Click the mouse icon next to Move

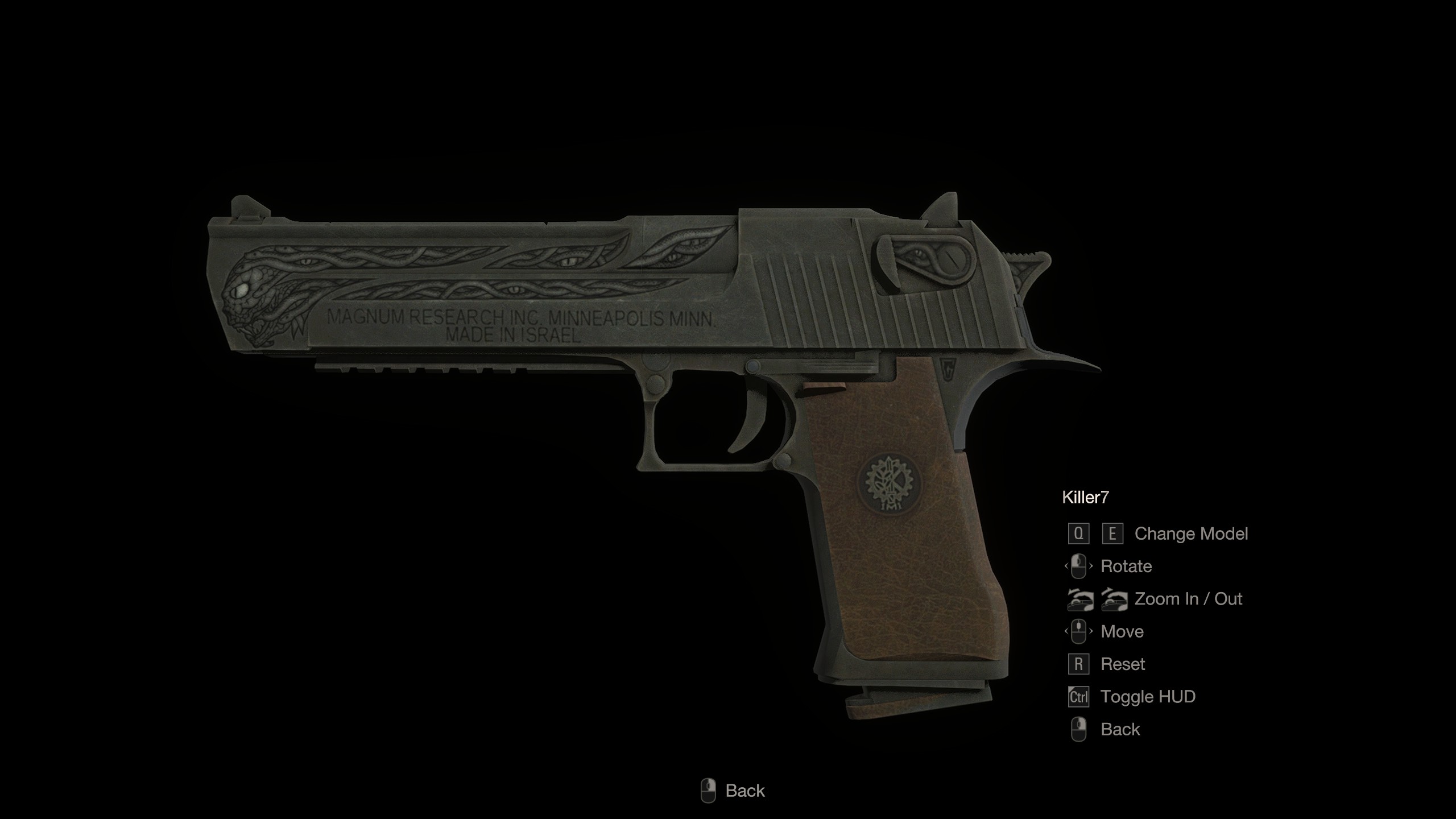1080,631
